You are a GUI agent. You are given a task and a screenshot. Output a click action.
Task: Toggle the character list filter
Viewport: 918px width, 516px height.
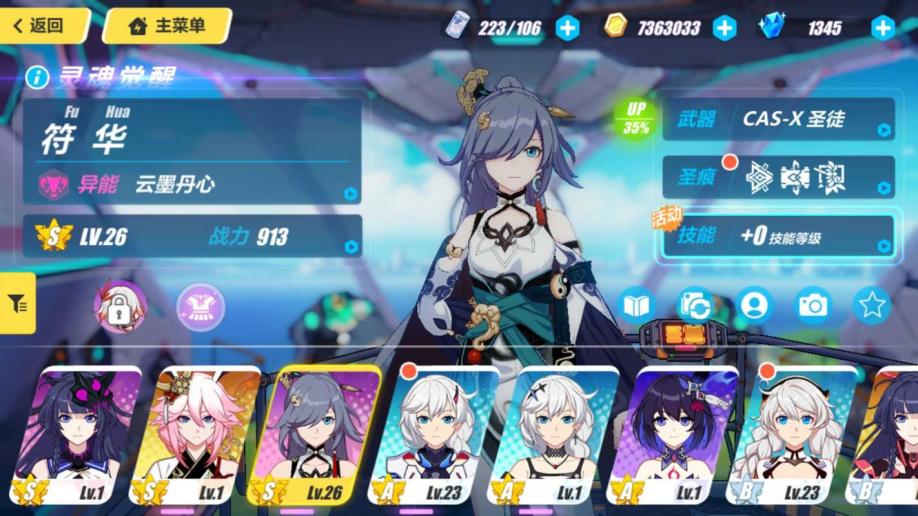[17, 303]
